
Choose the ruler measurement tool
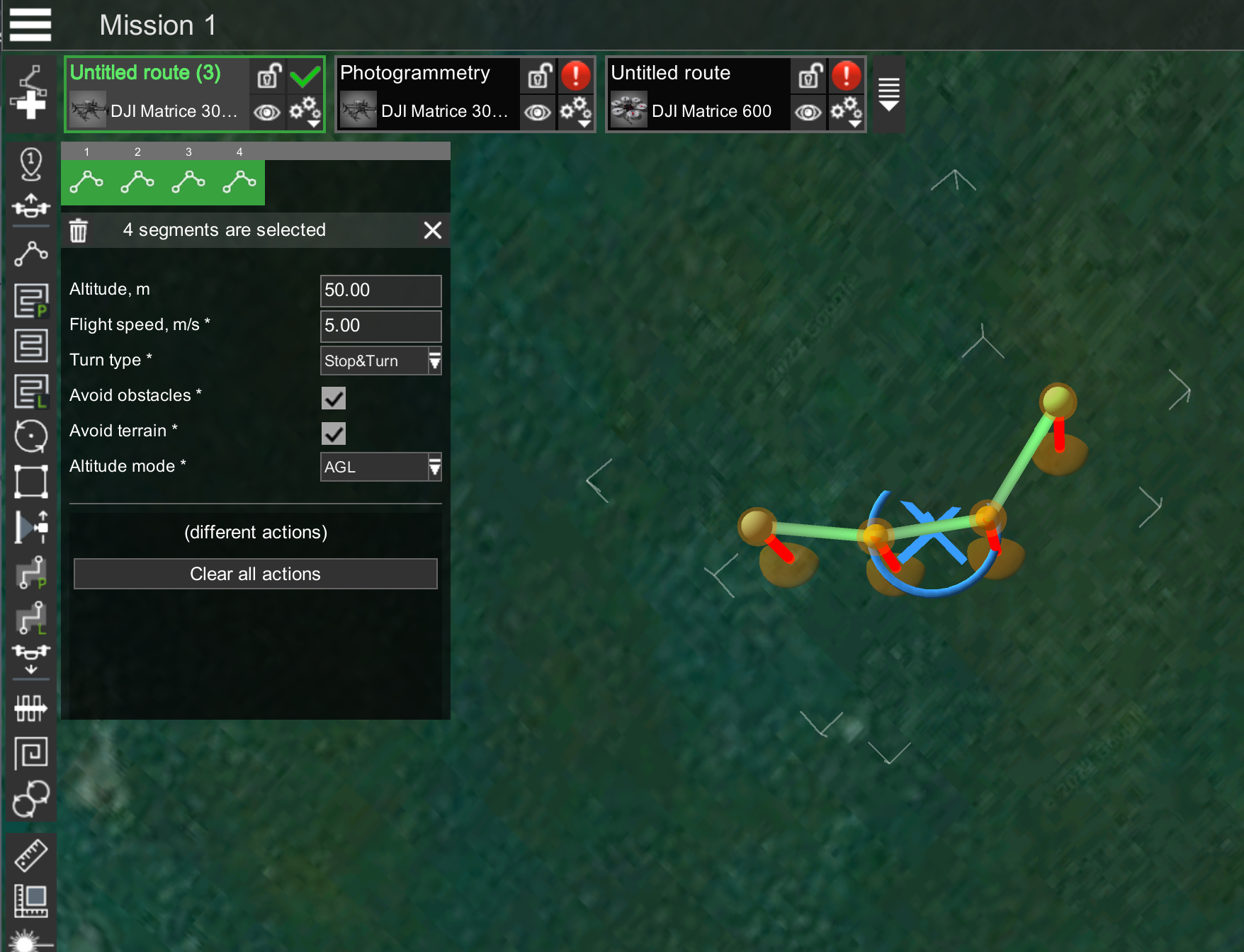tap(30, 855)
